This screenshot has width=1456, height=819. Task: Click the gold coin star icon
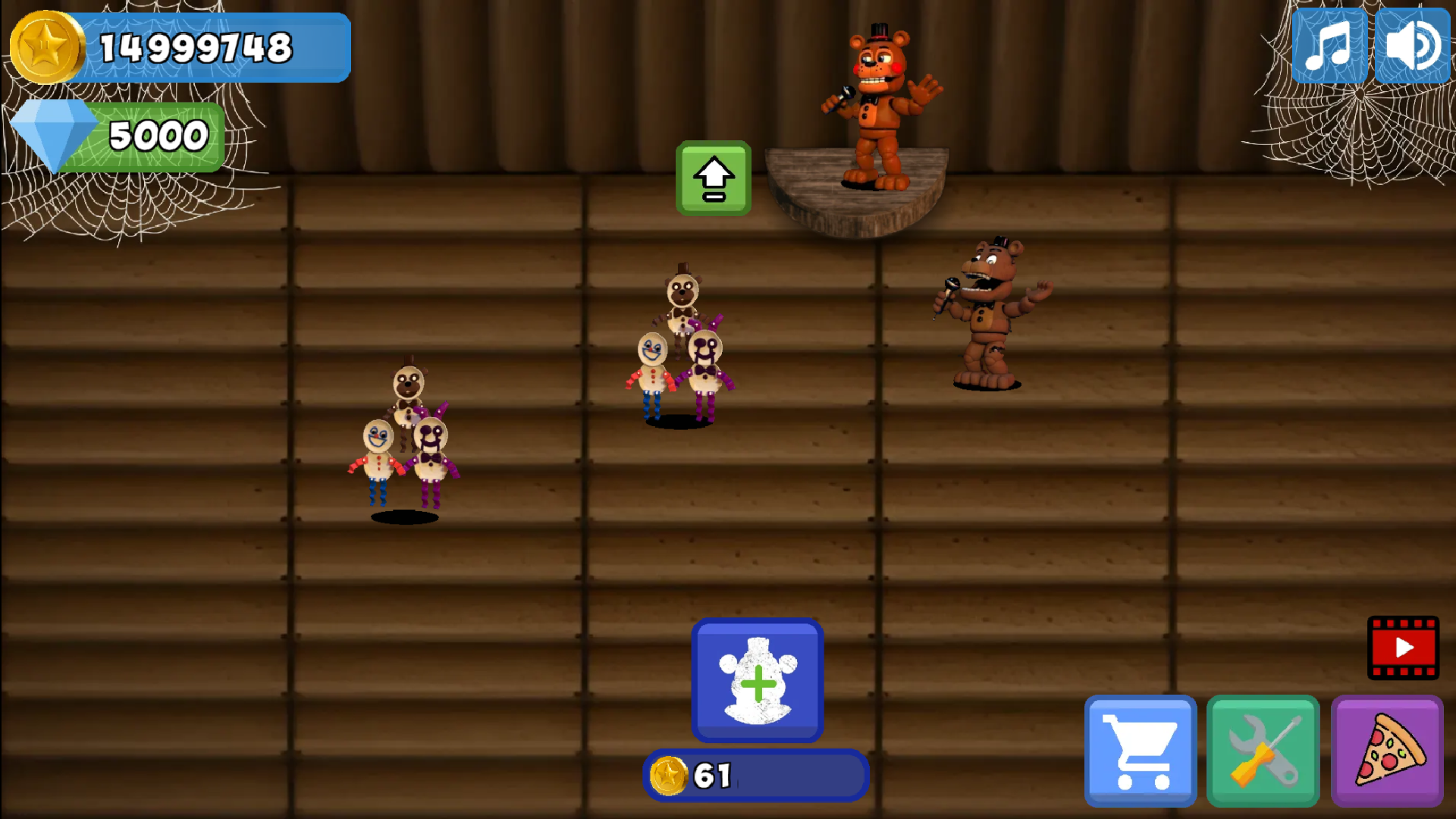(x=47, y=45)
